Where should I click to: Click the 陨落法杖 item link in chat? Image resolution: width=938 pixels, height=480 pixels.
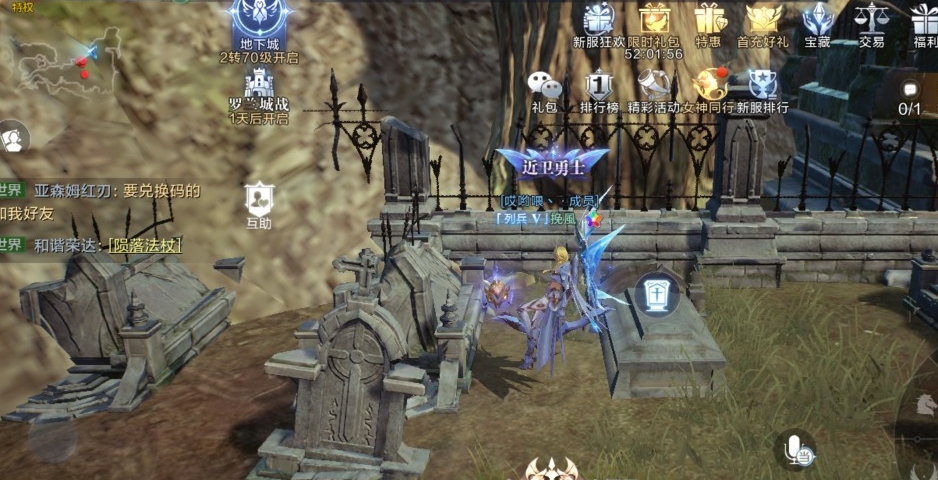pos(146,245)
